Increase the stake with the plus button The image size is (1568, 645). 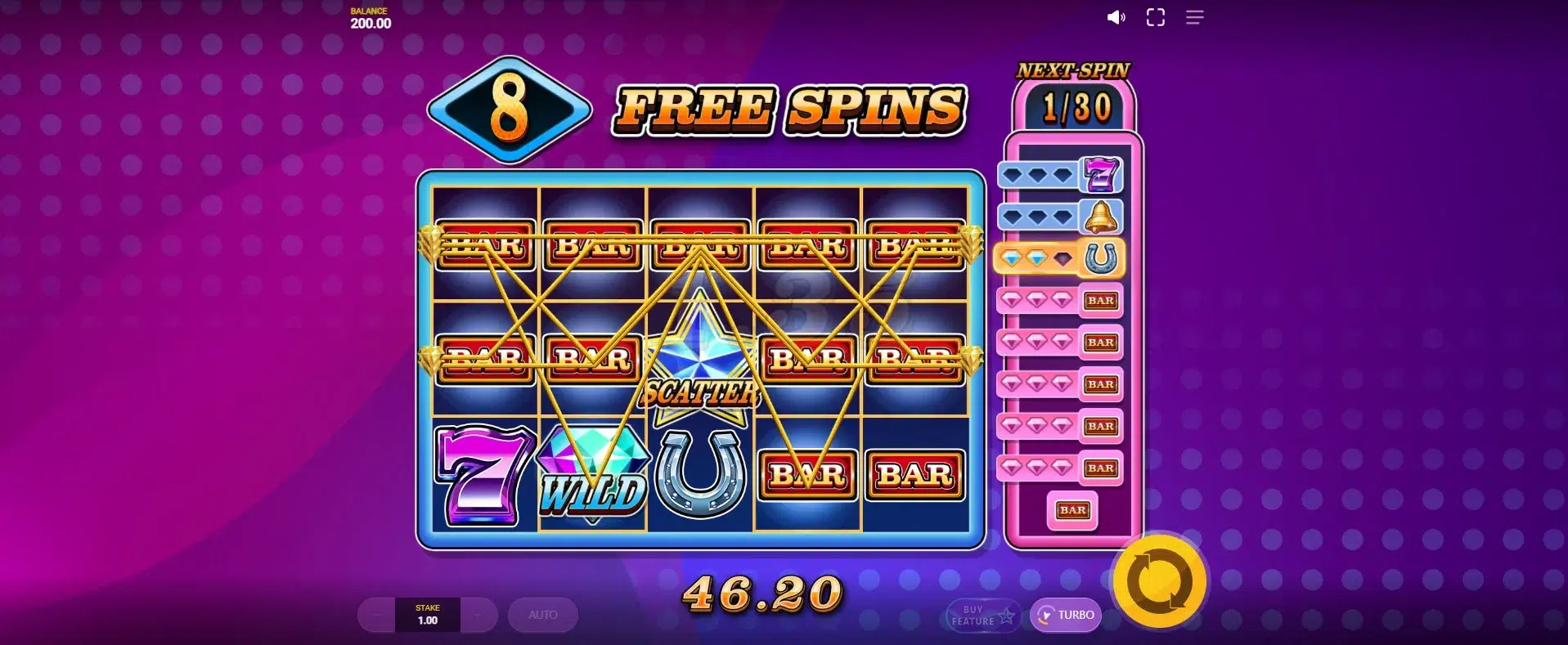[x=478, y=615]
